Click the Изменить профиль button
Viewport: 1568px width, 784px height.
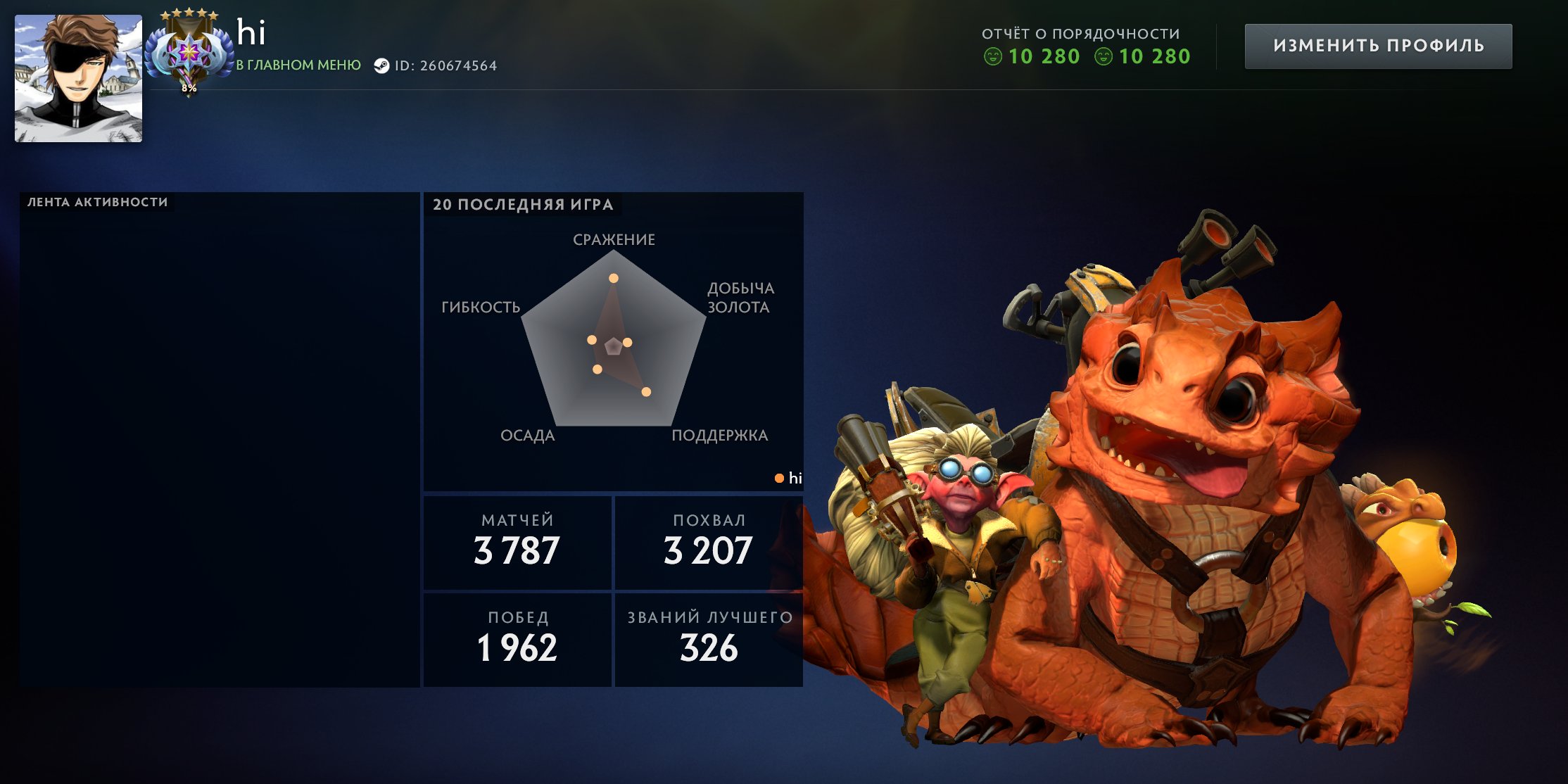pyautogui.click(x=1378, y=46)
